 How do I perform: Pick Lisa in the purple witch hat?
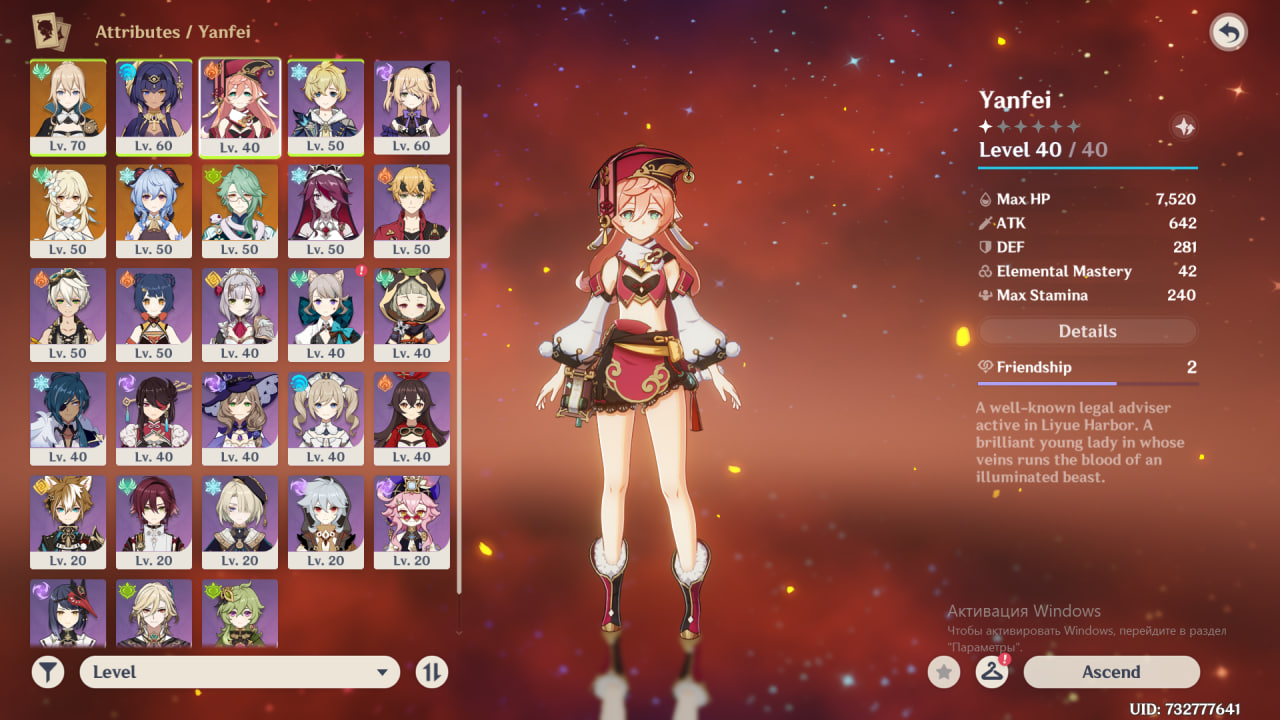(240, 419)
